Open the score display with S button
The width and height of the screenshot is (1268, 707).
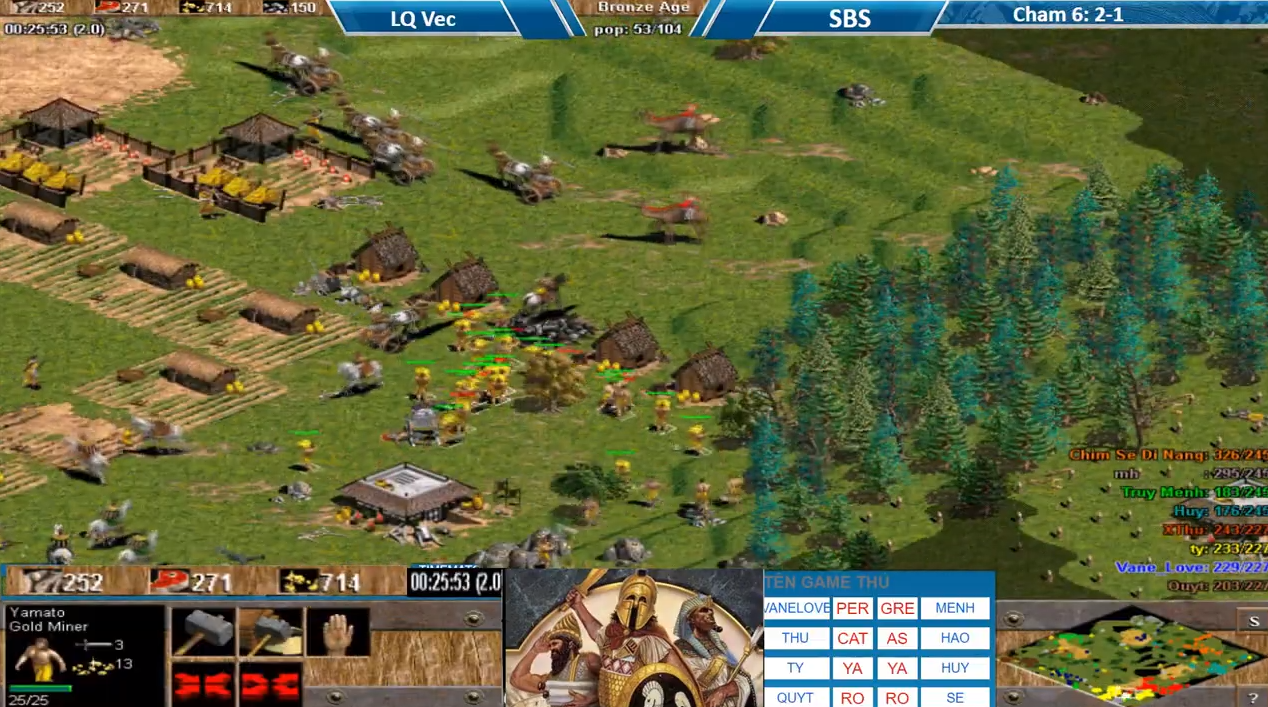pyautogui.click(x=1254, y=621)
